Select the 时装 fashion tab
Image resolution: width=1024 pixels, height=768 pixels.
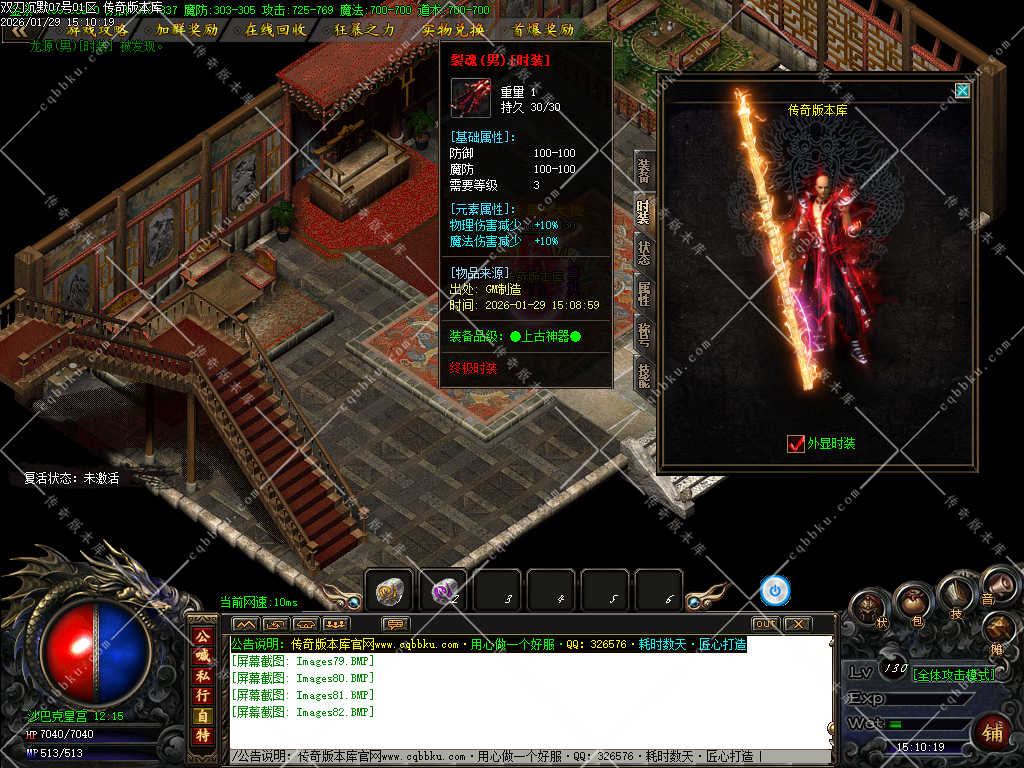pos(644,211)
